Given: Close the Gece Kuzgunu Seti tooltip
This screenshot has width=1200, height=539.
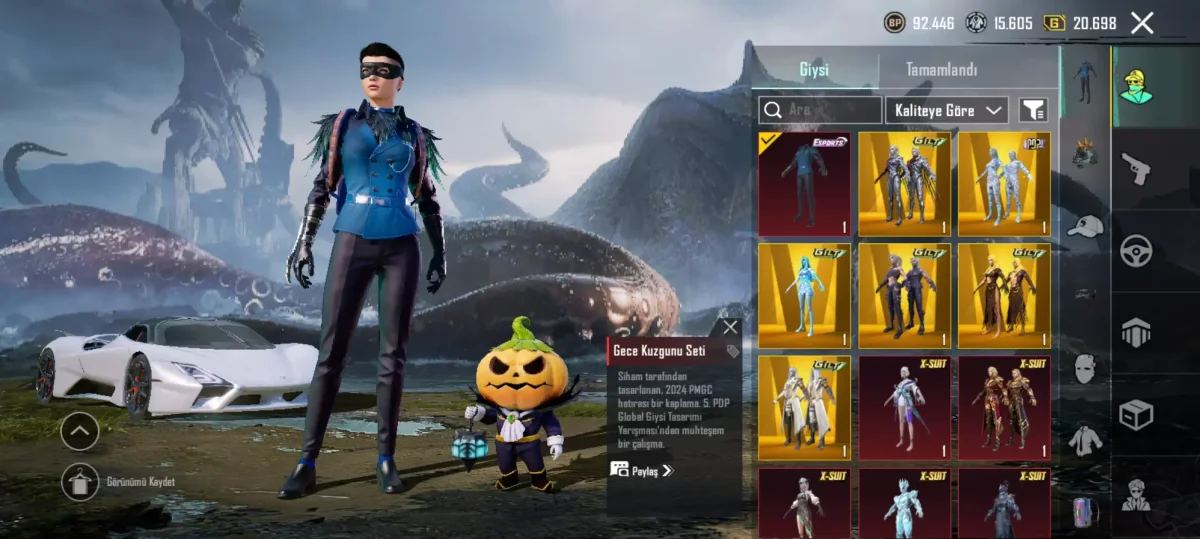Looking at the screenshot, I should tap(730, 327).
